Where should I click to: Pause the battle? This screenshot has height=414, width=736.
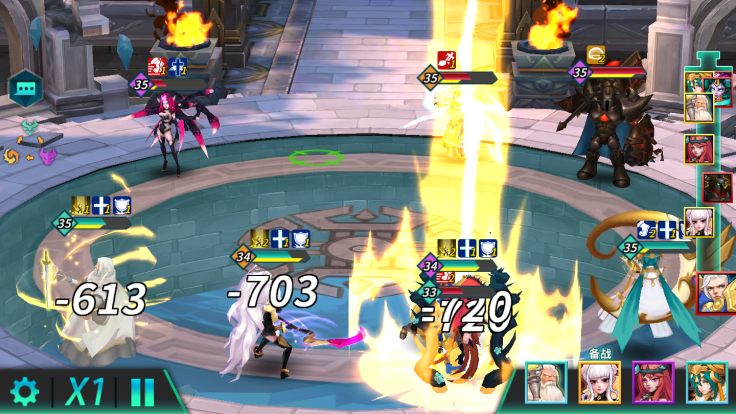143,391
